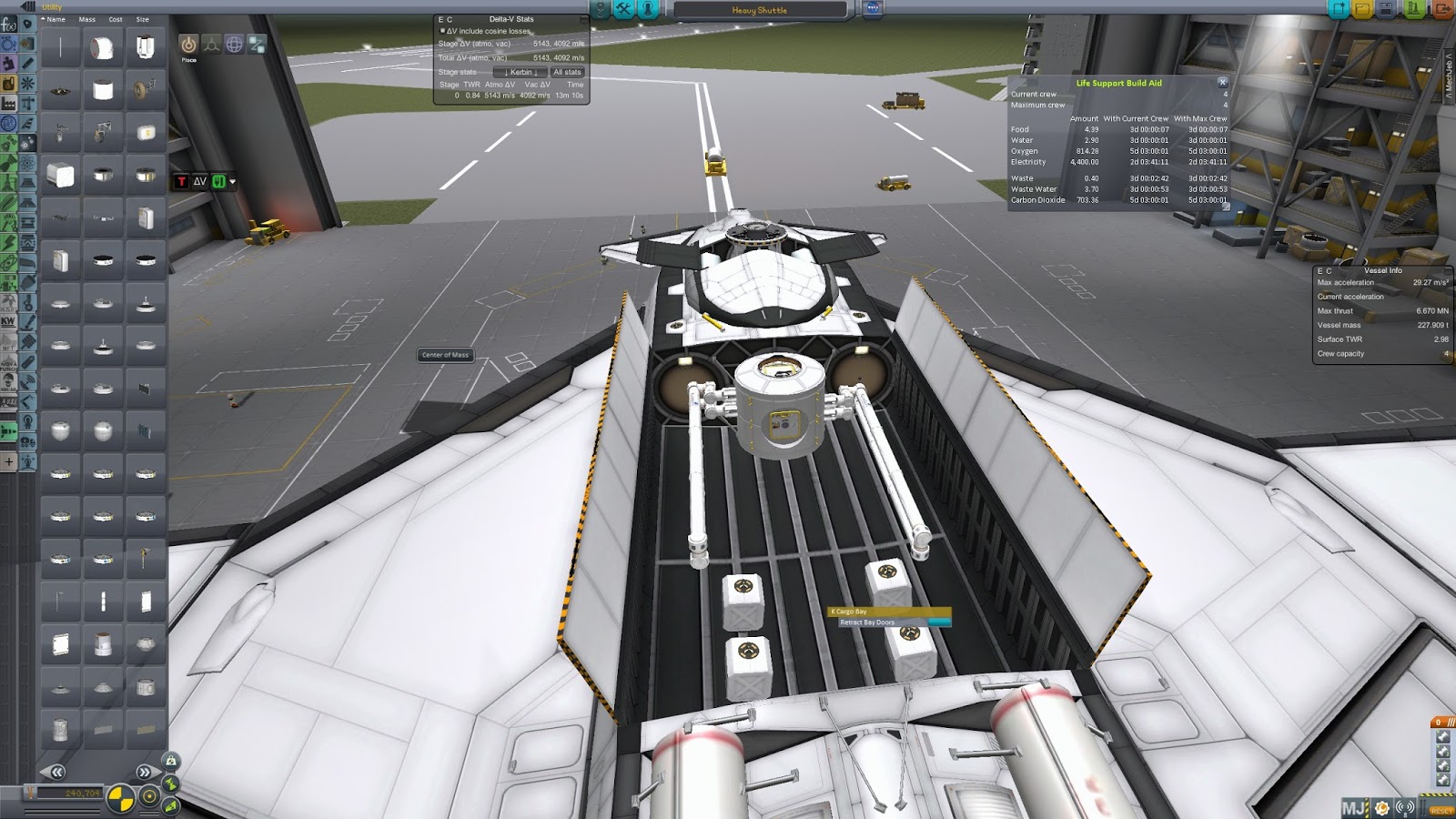Toggle the Center of Mass marker
Image resolution: width=1456 pixels, height=819 pixels.
click(x=121, y=798)
